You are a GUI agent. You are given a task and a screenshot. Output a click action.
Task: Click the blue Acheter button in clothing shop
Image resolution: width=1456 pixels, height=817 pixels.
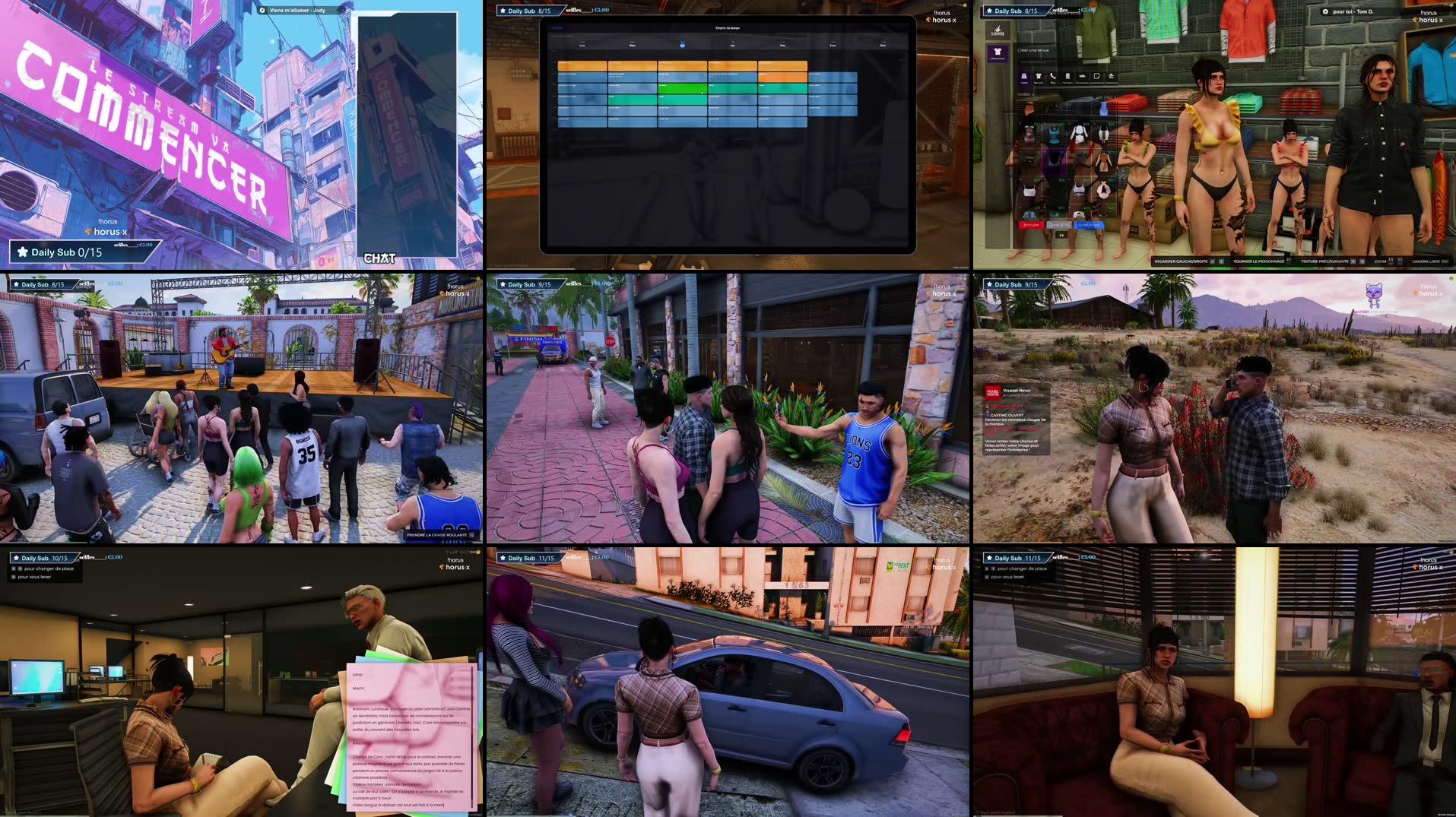pyautogui.click(x=1089, y=225)
